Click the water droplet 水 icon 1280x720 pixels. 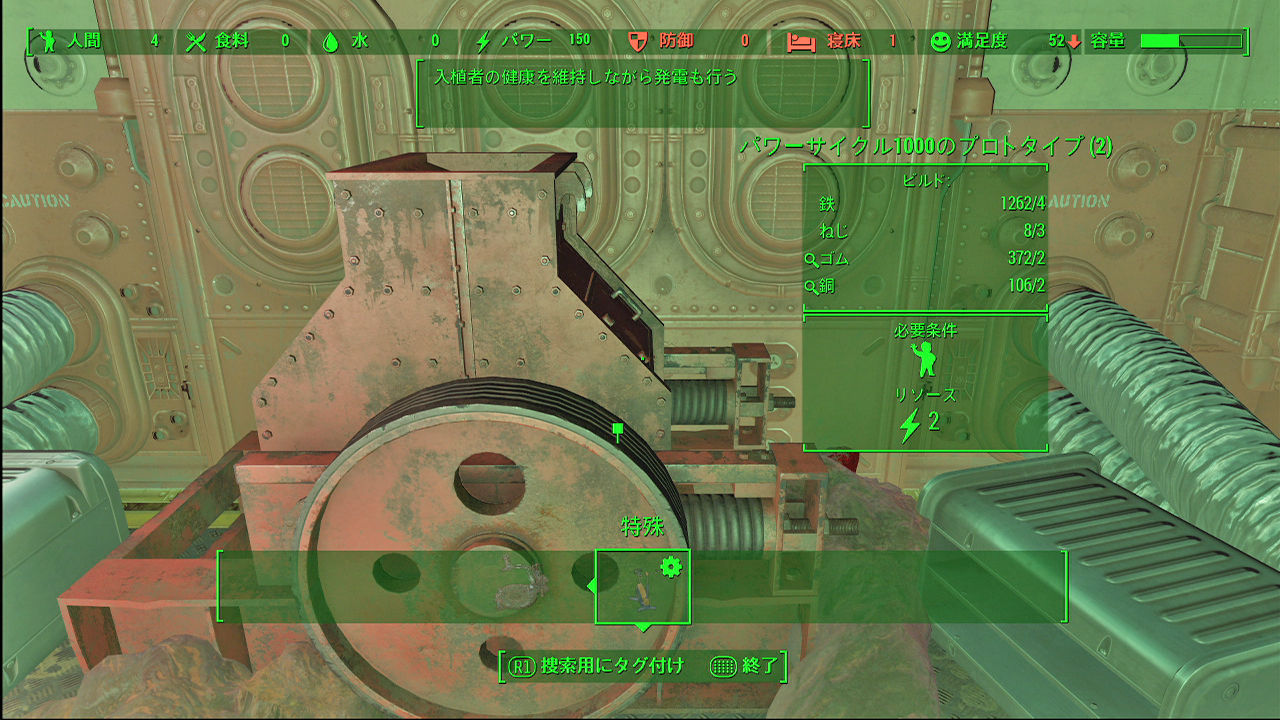coord(330,43)
